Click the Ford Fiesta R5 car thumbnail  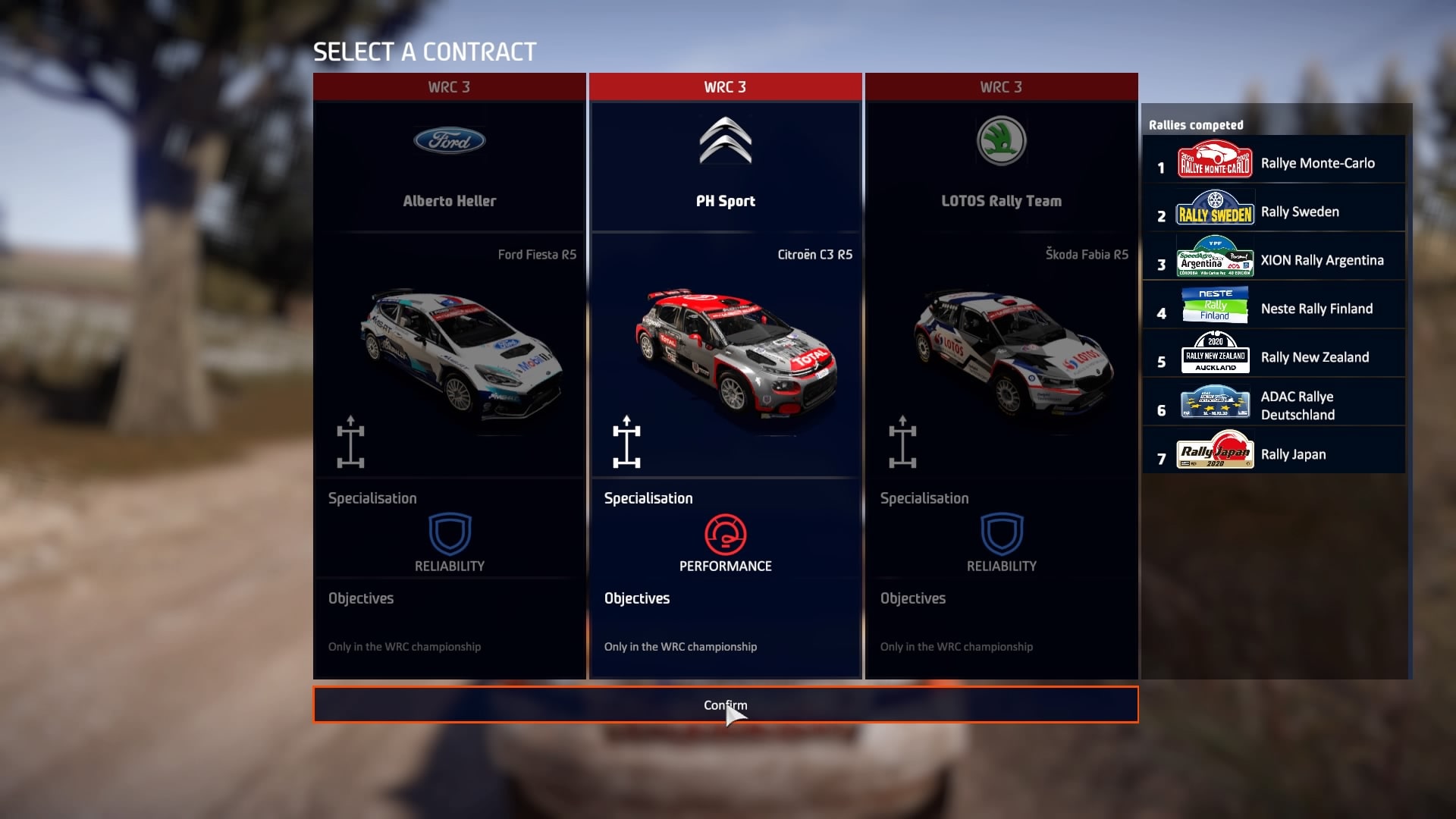(x=461, y=353)
